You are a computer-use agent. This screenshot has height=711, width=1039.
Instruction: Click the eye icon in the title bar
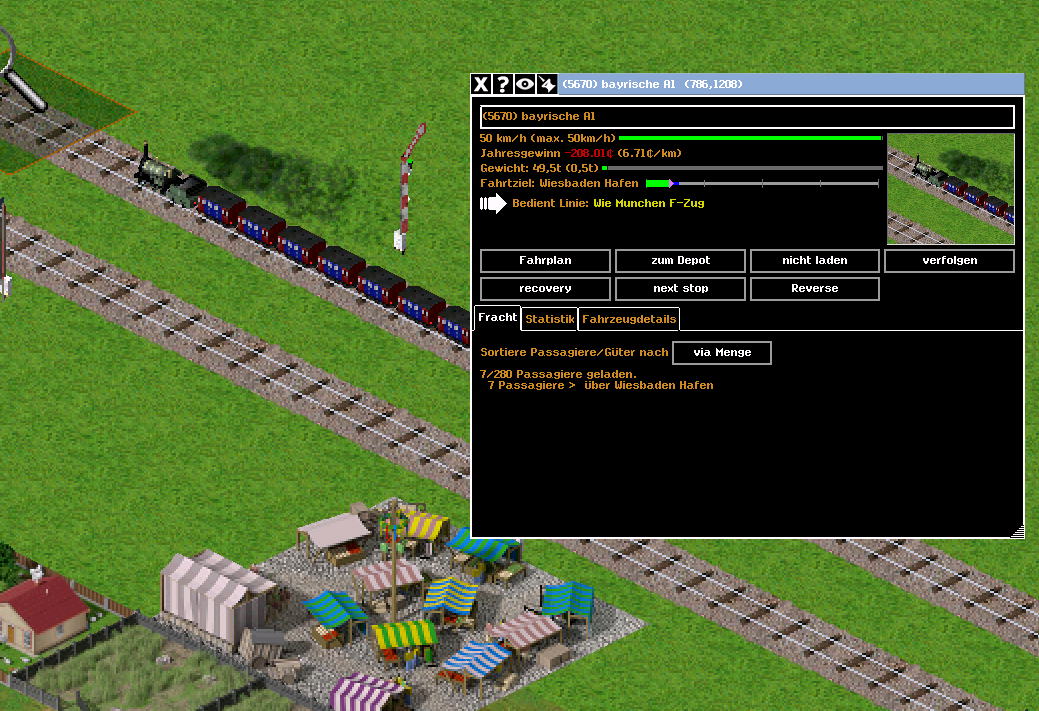pos(525,85)
